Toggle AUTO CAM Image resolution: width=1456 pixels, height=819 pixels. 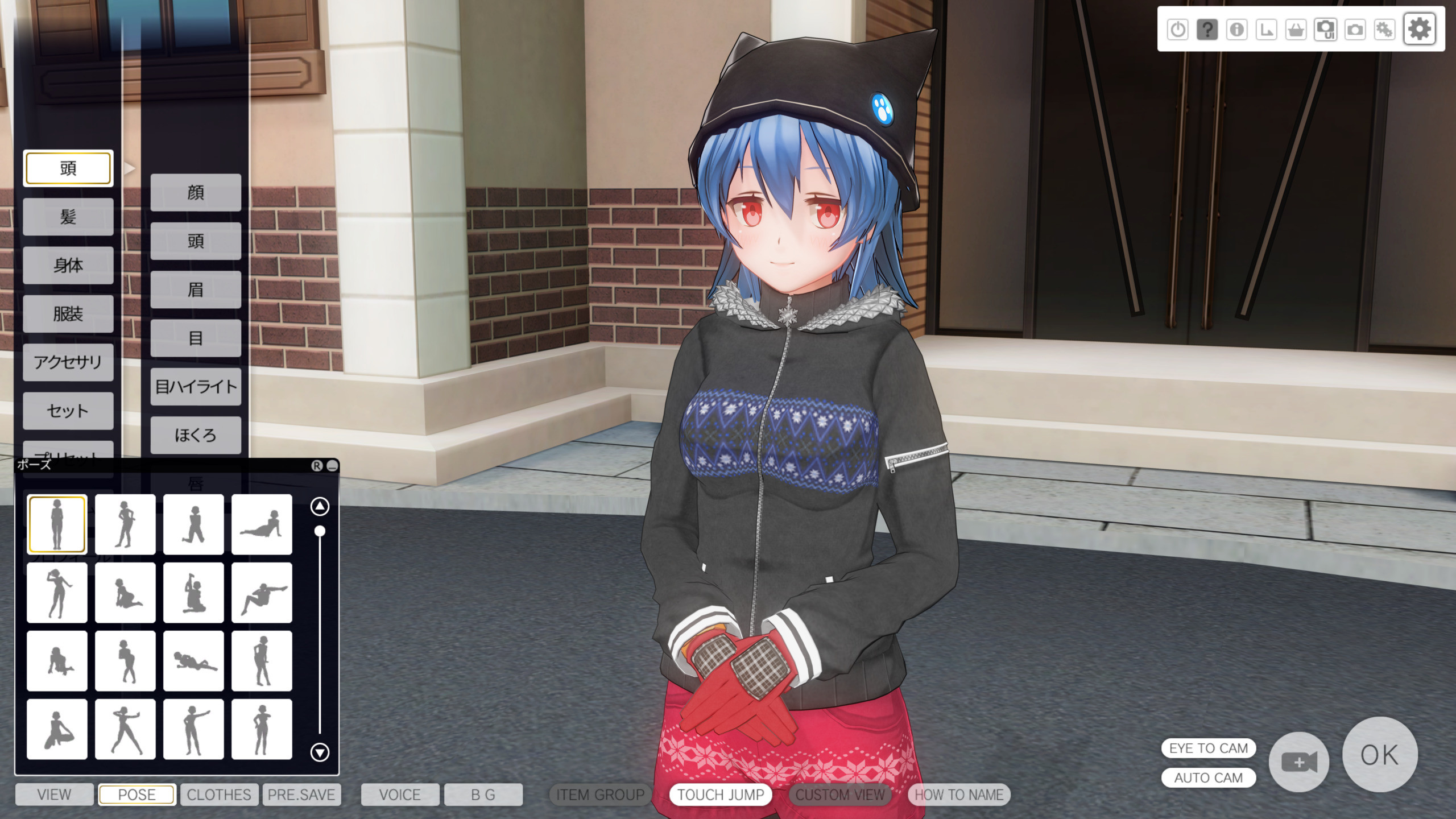tap(1208, 777)
